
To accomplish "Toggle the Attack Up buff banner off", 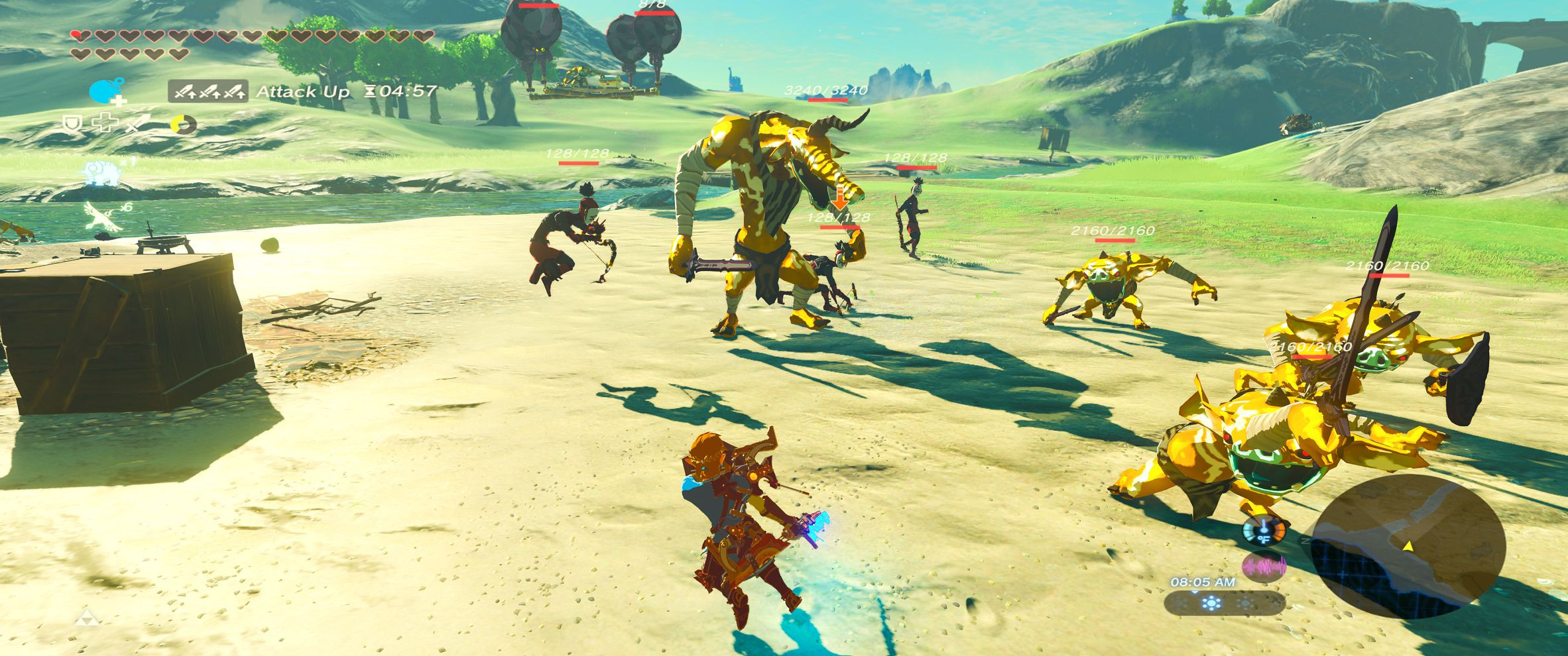I will point(209,92).
